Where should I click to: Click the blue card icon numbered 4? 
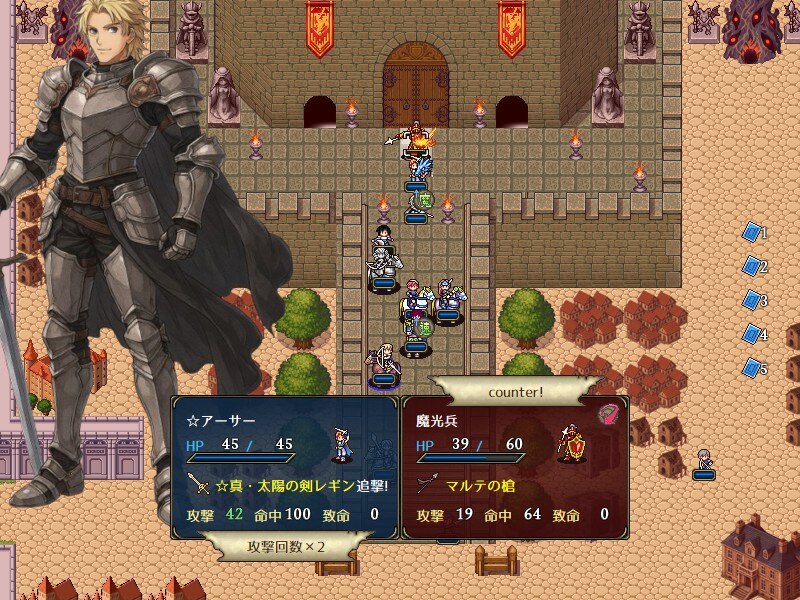click(x=751, y=334)
